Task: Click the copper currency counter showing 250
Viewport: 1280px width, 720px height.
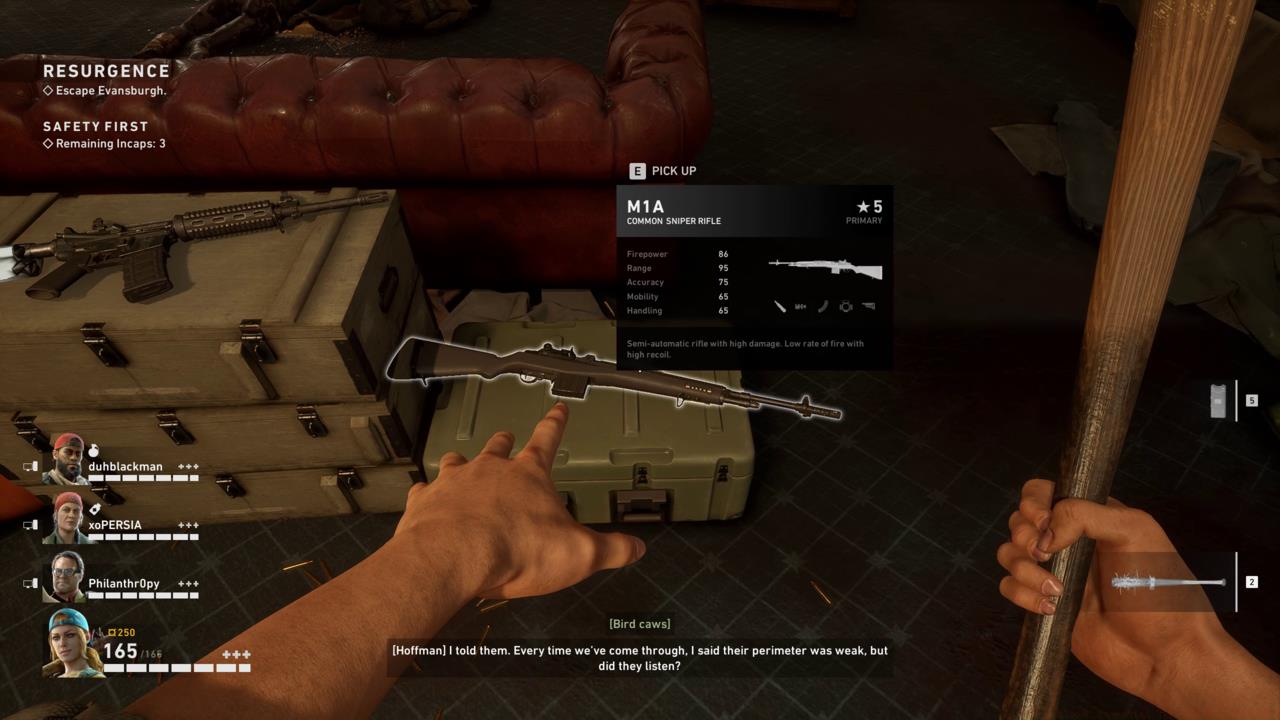Action: tap(122, 632)
